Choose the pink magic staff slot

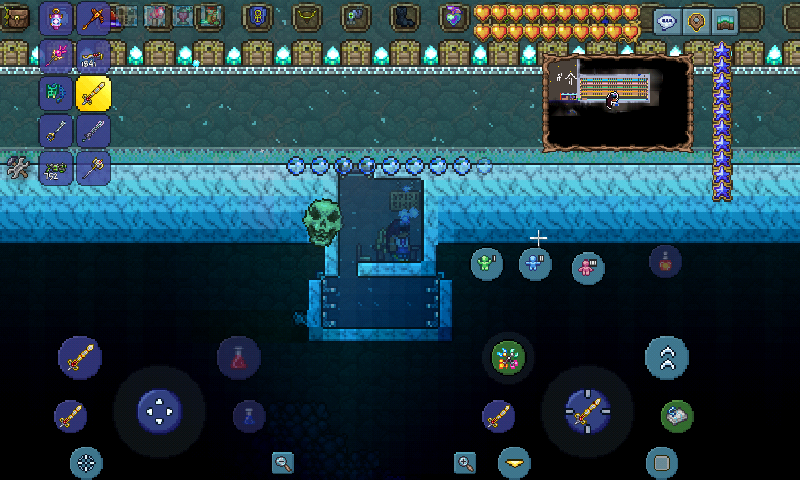[x=56, y=57]
